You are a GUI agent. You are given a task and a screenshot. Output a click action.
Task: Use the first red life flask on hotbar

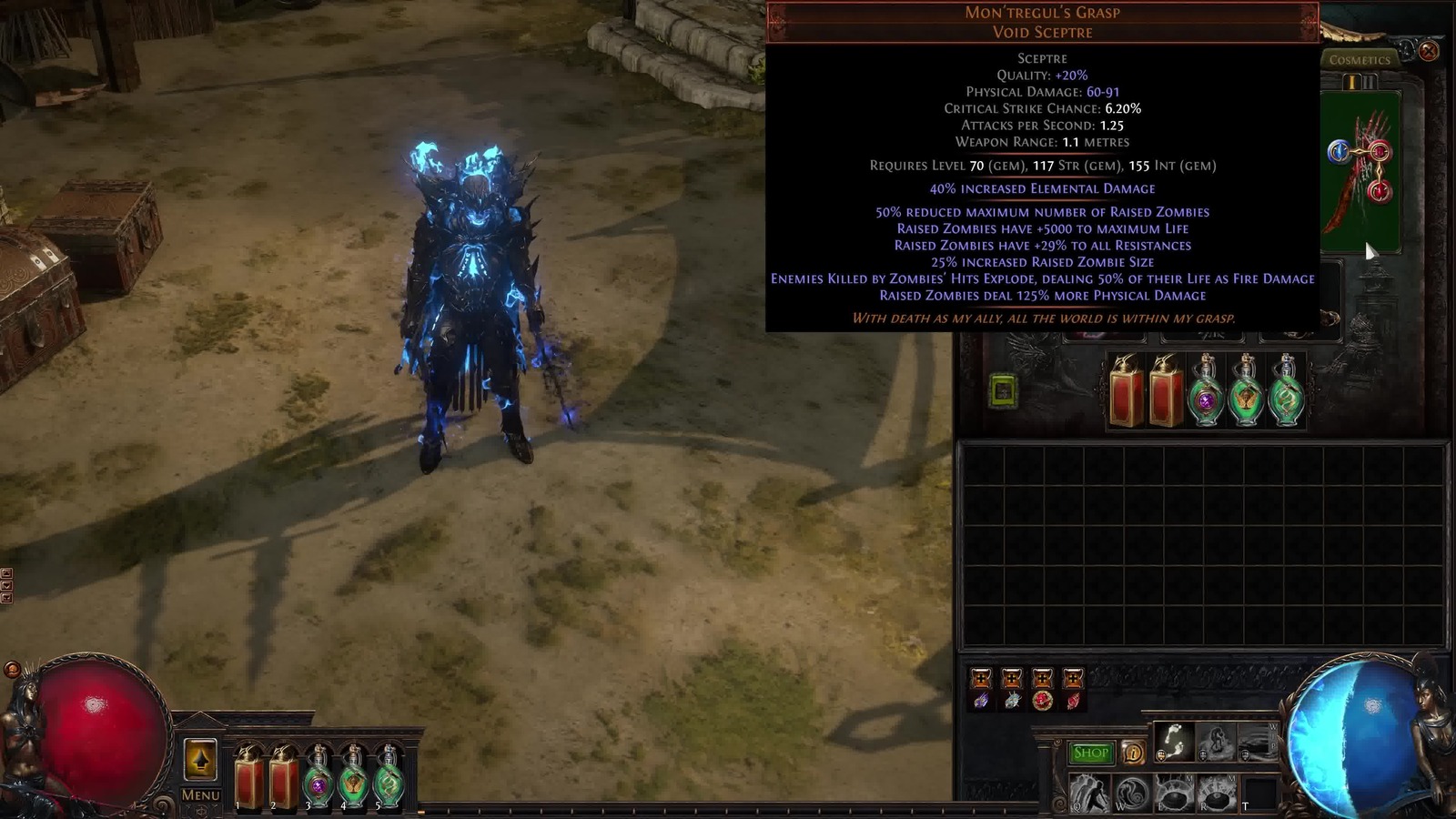[x=248, y=778]
